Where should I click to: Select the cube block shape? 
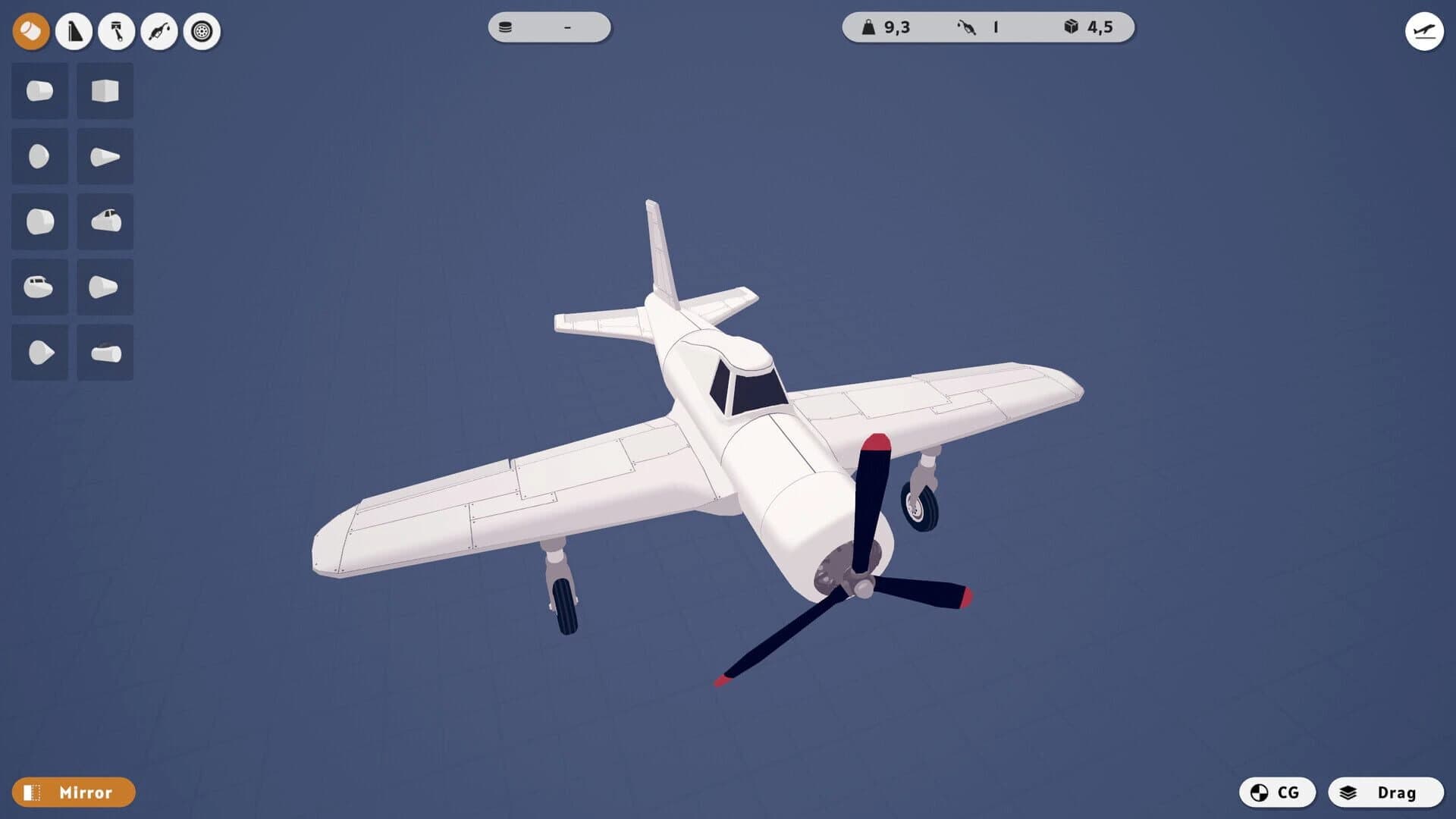click(x=105, y=91)
